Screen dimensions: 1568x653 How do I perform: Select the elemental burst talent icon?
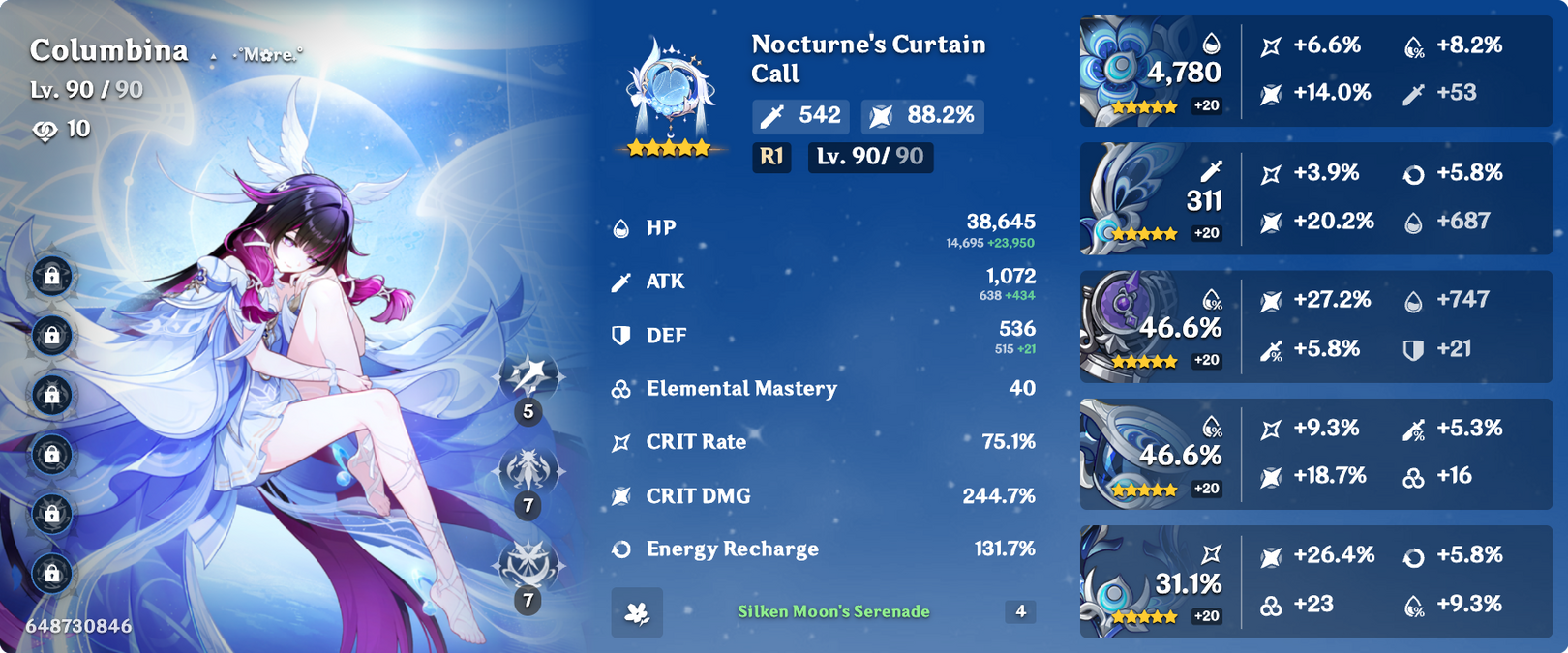click(528, 566)
